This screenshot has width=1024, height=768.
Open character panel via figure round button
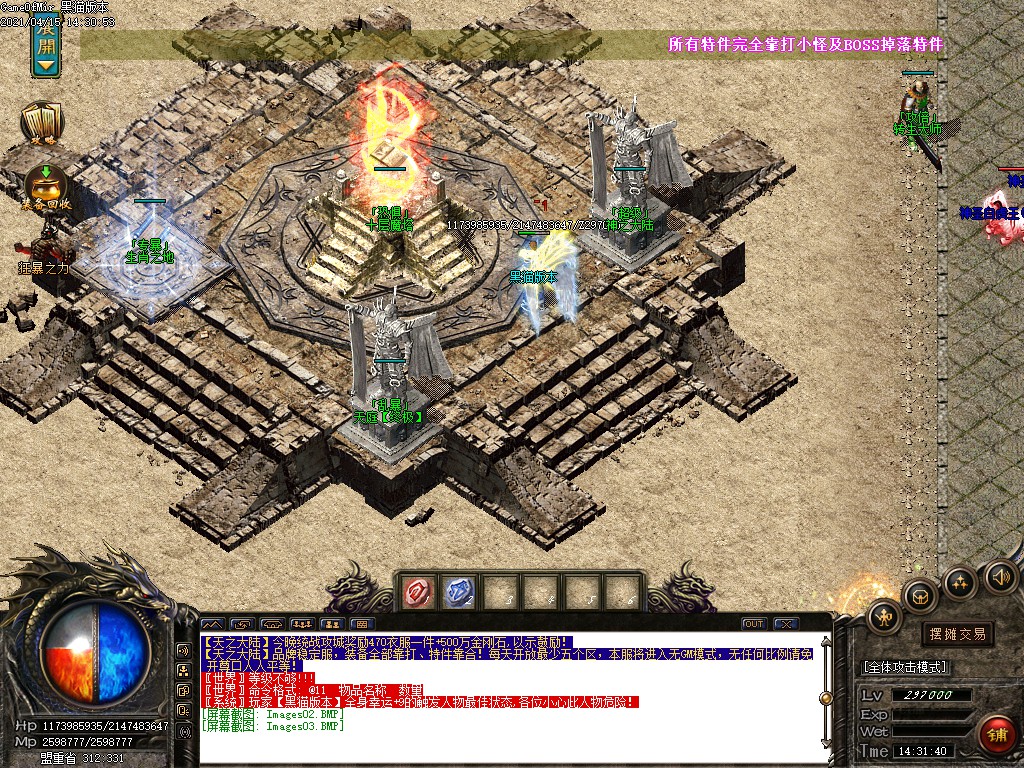[885, 617]
